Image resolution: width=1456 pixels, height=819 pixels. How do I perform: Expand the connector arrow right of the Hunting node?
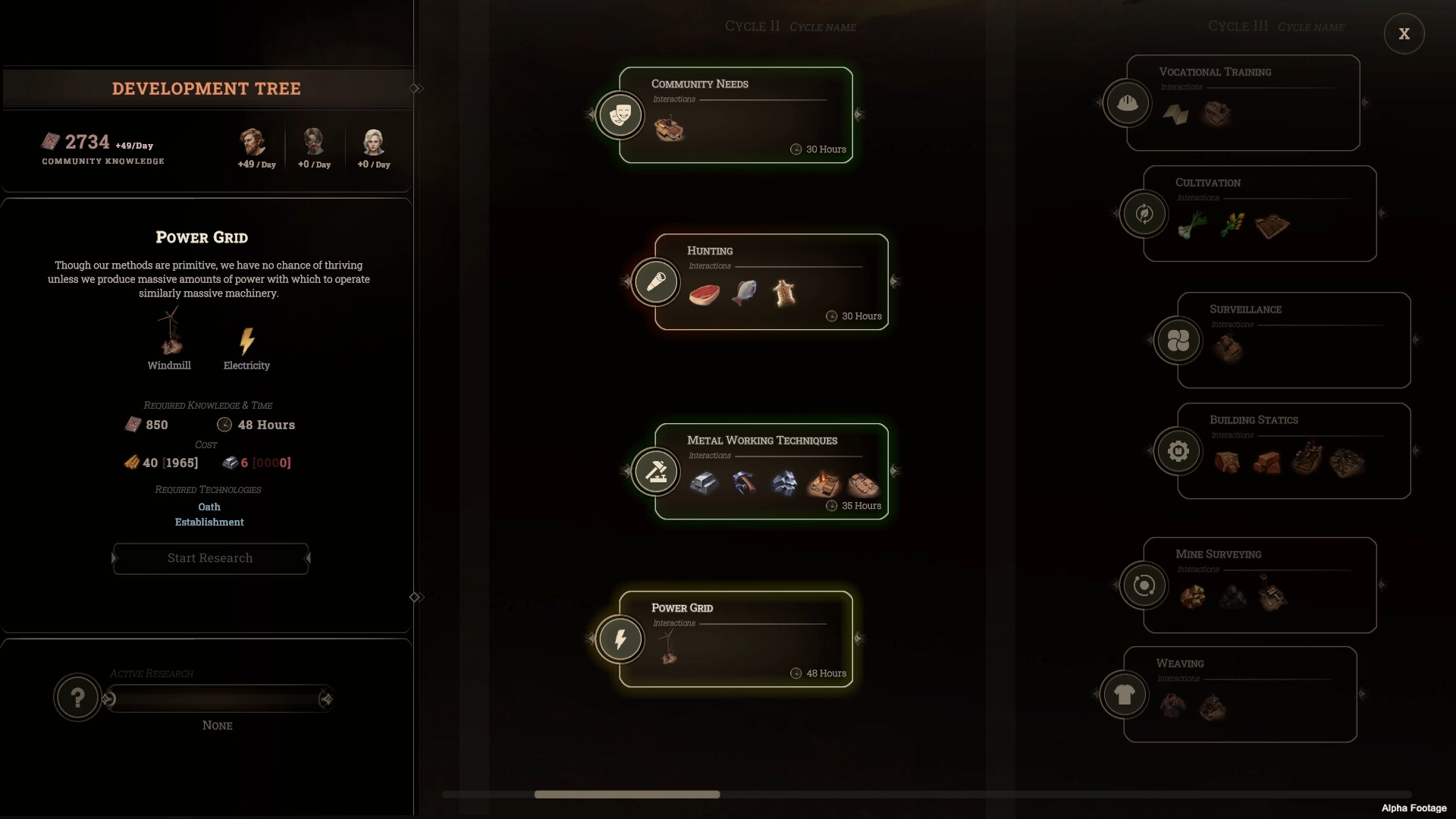pos(897,282)
